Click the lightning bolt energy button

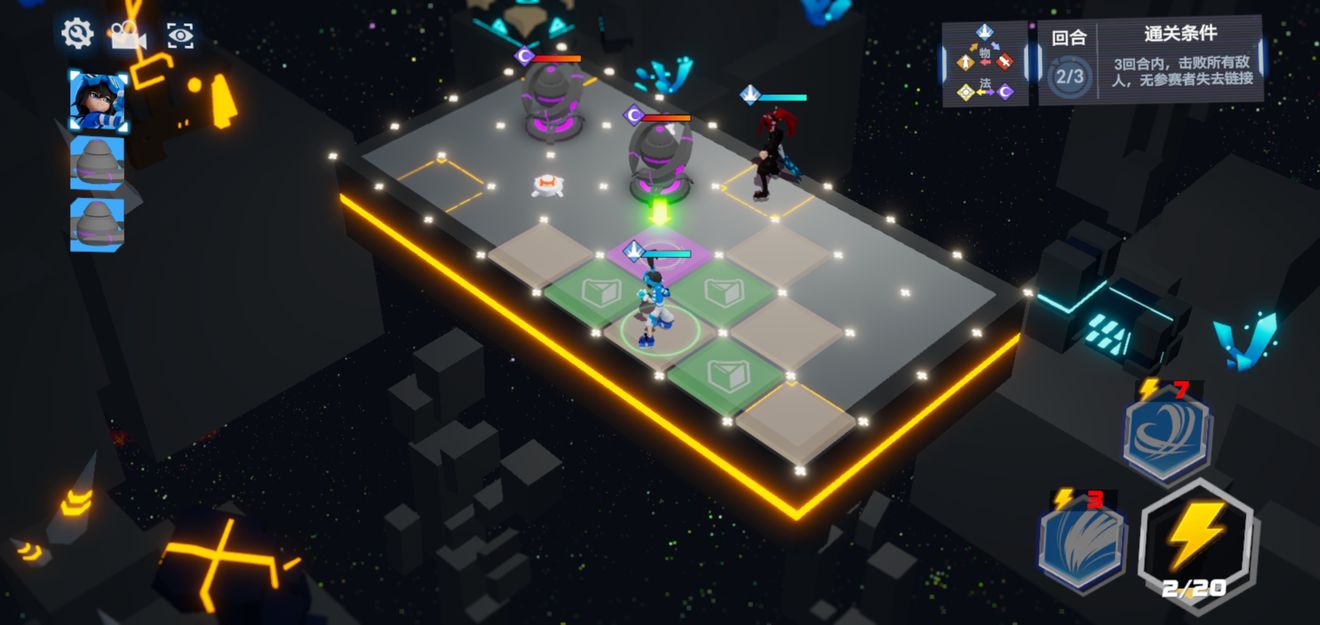click(x=1196, y=543)
